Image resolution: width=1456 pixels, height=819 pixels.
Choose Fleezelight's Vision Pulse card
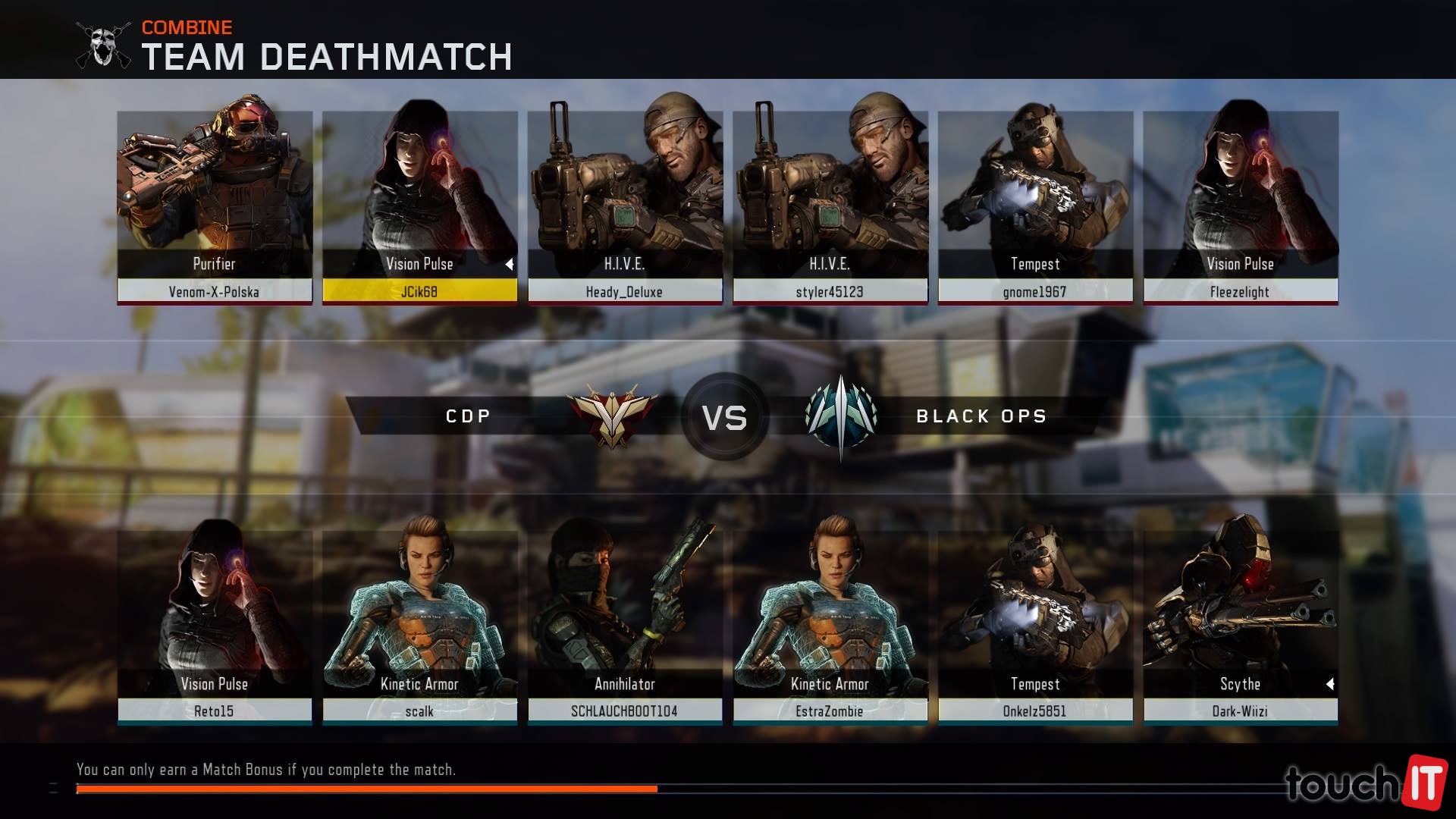pos(1241,206)
